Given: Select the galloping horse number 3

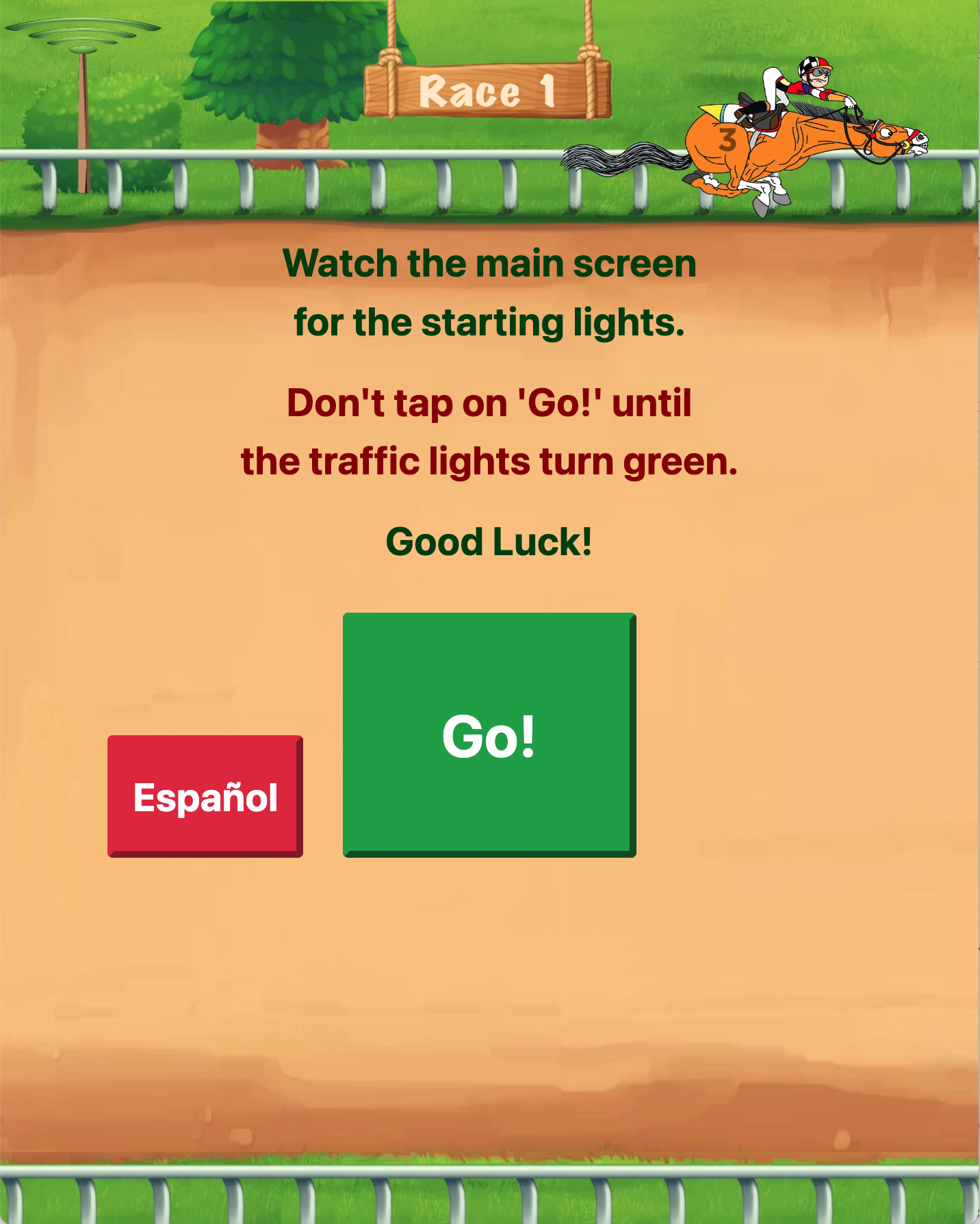Looking at the screenshot, I should click(730, 136).
